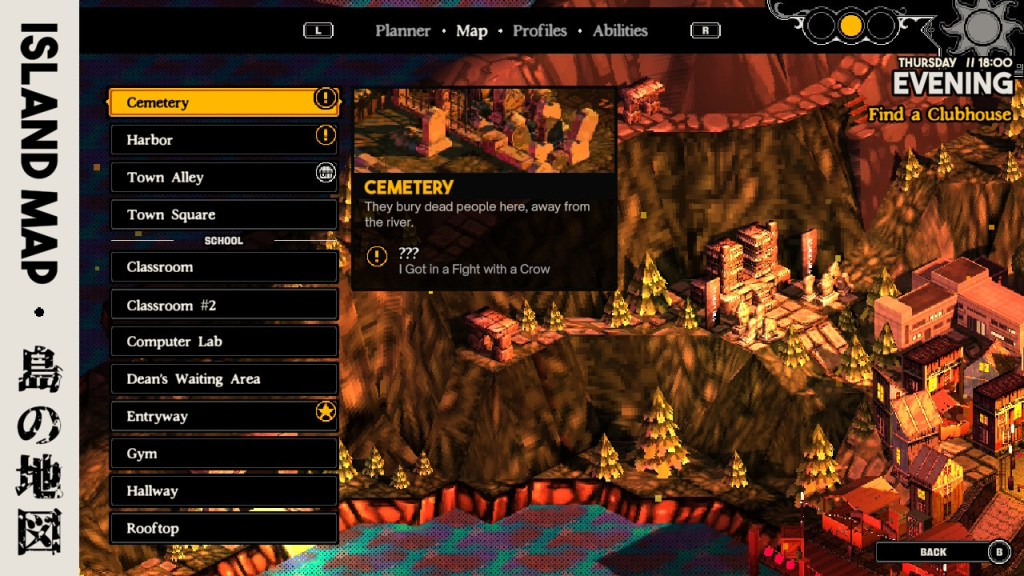This screenshot has height=576, width=1024.
Task: Open the Abilities tab
Action: (x=620, y=31)
